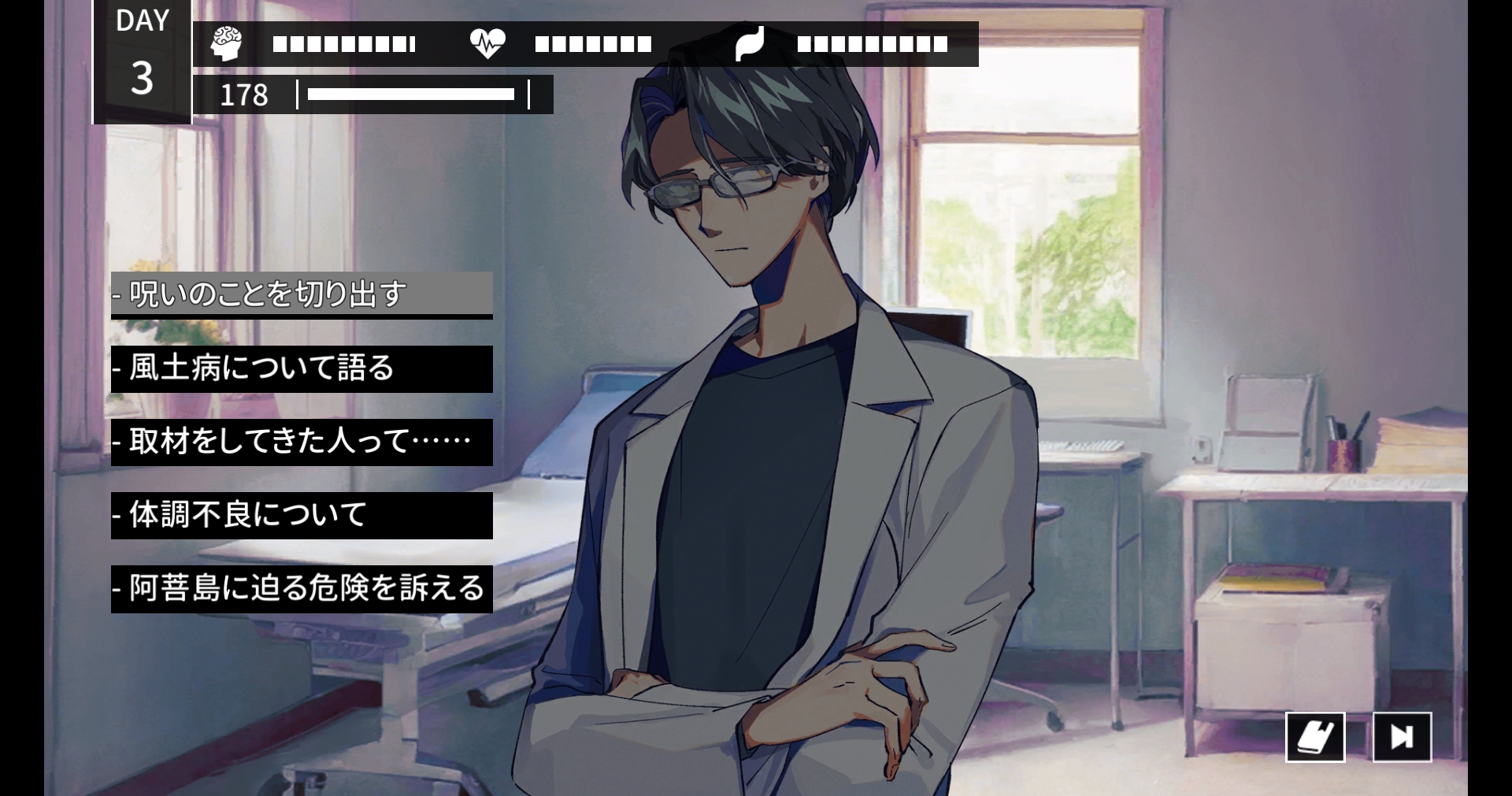The width and height of the screenshot is (1512, 796).
Task: Pick the 取材をしてきた人って…… option
Action: [x=302, y=442]
